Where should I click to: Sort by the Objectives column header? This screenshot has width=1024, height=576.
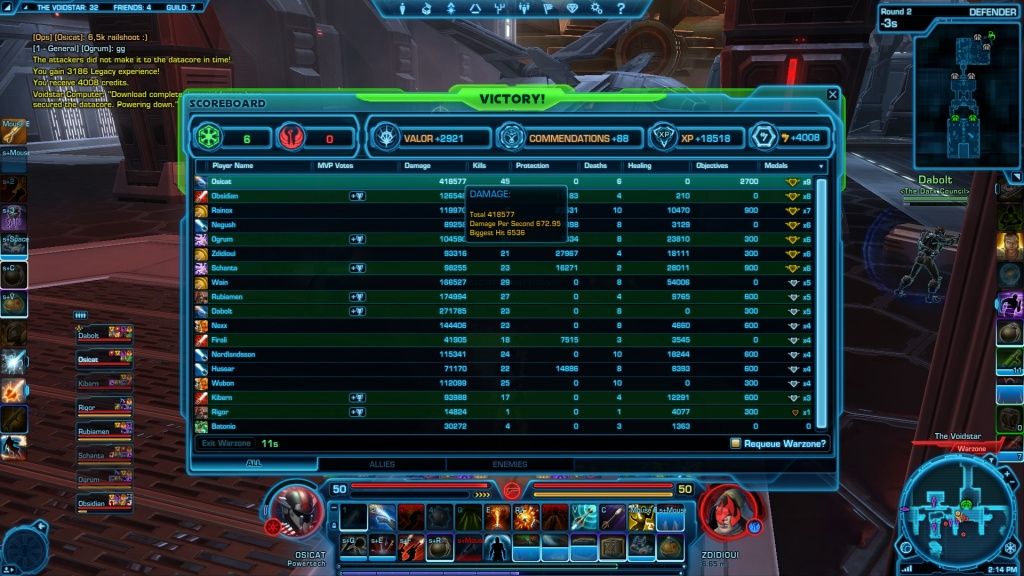pos(711,165)
